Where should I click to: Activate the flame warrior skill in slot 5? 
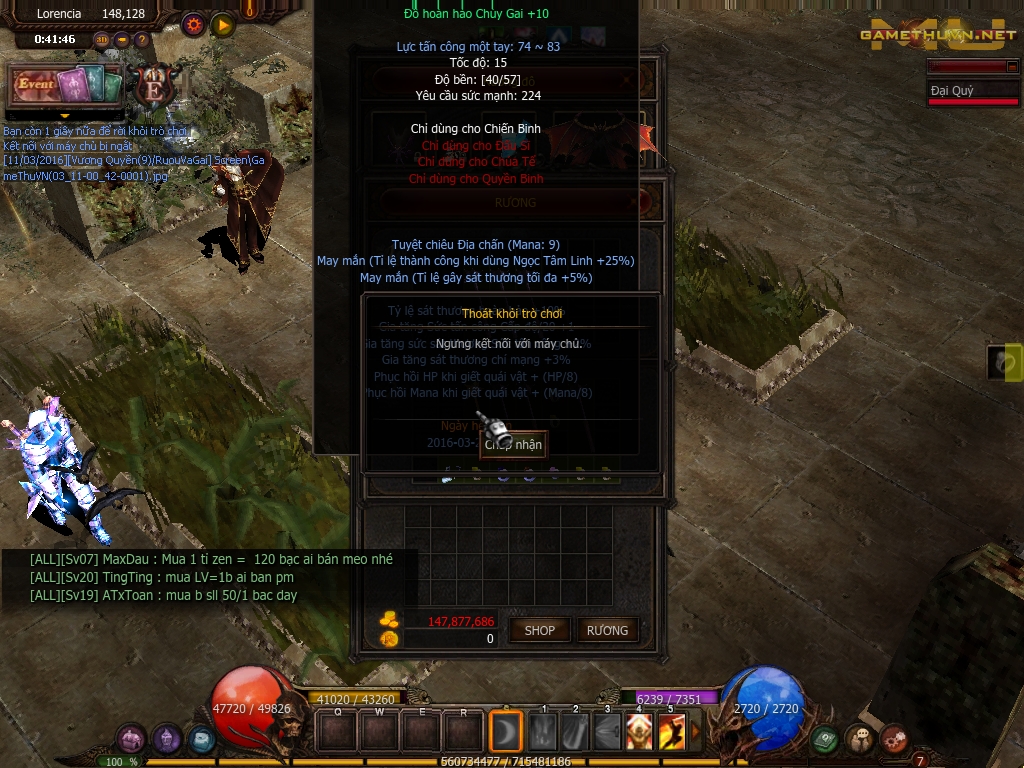point(671,732)
